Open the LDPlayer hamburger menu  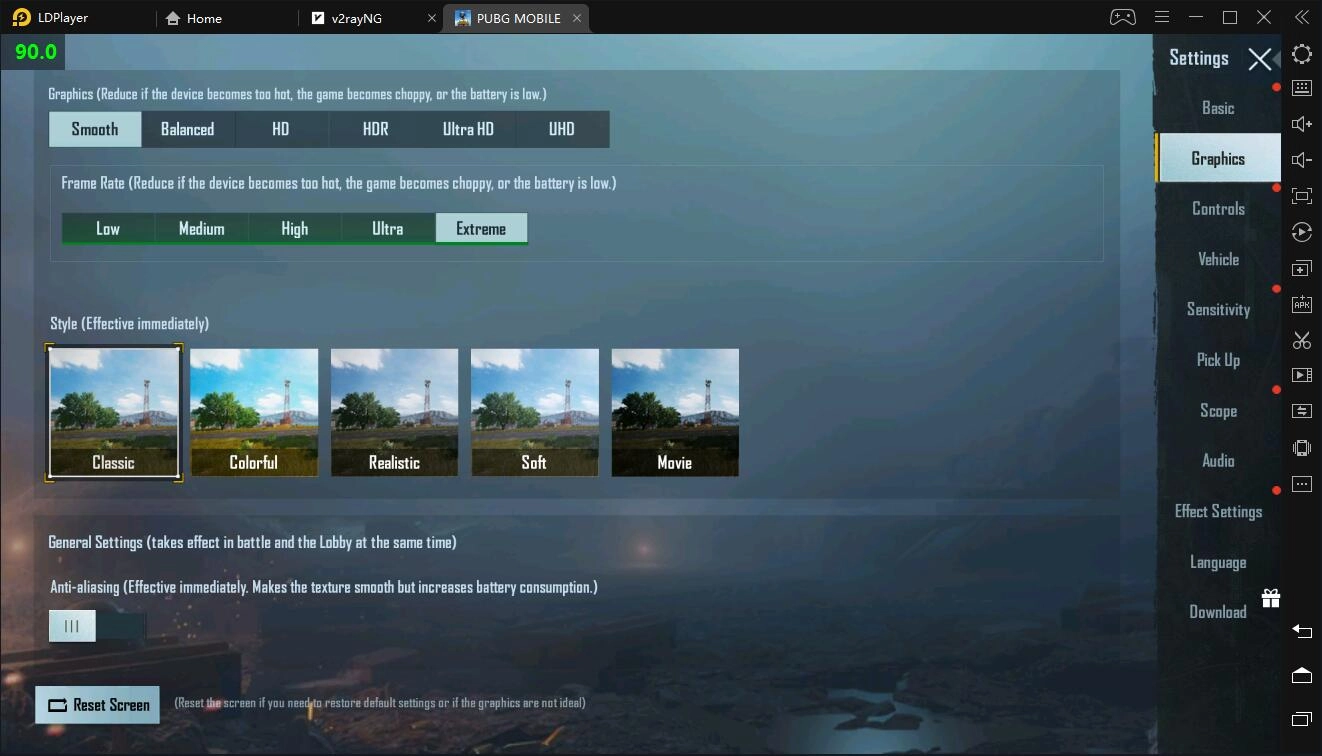tap(1161, 16)
